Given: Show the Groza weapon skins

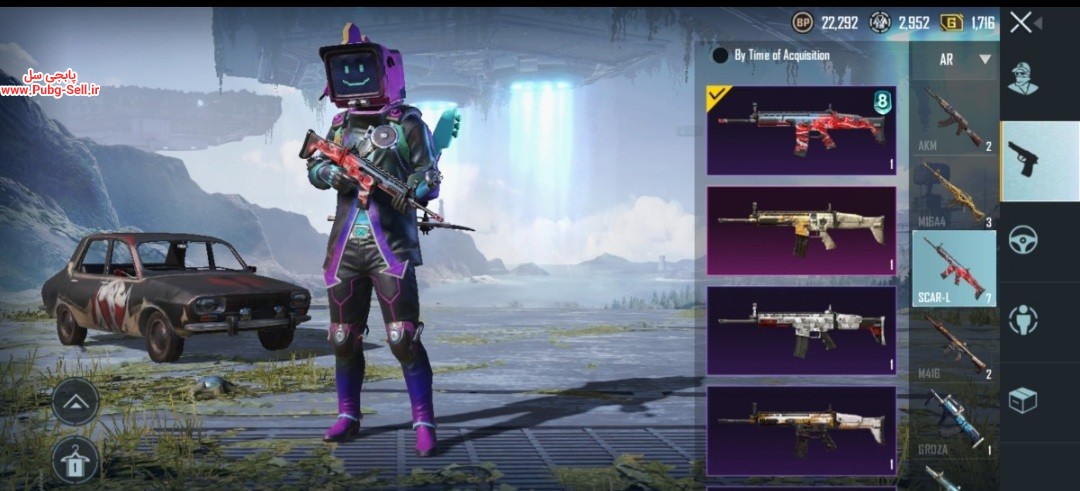Looking at the screenshot, I should [x=954, y=420].
